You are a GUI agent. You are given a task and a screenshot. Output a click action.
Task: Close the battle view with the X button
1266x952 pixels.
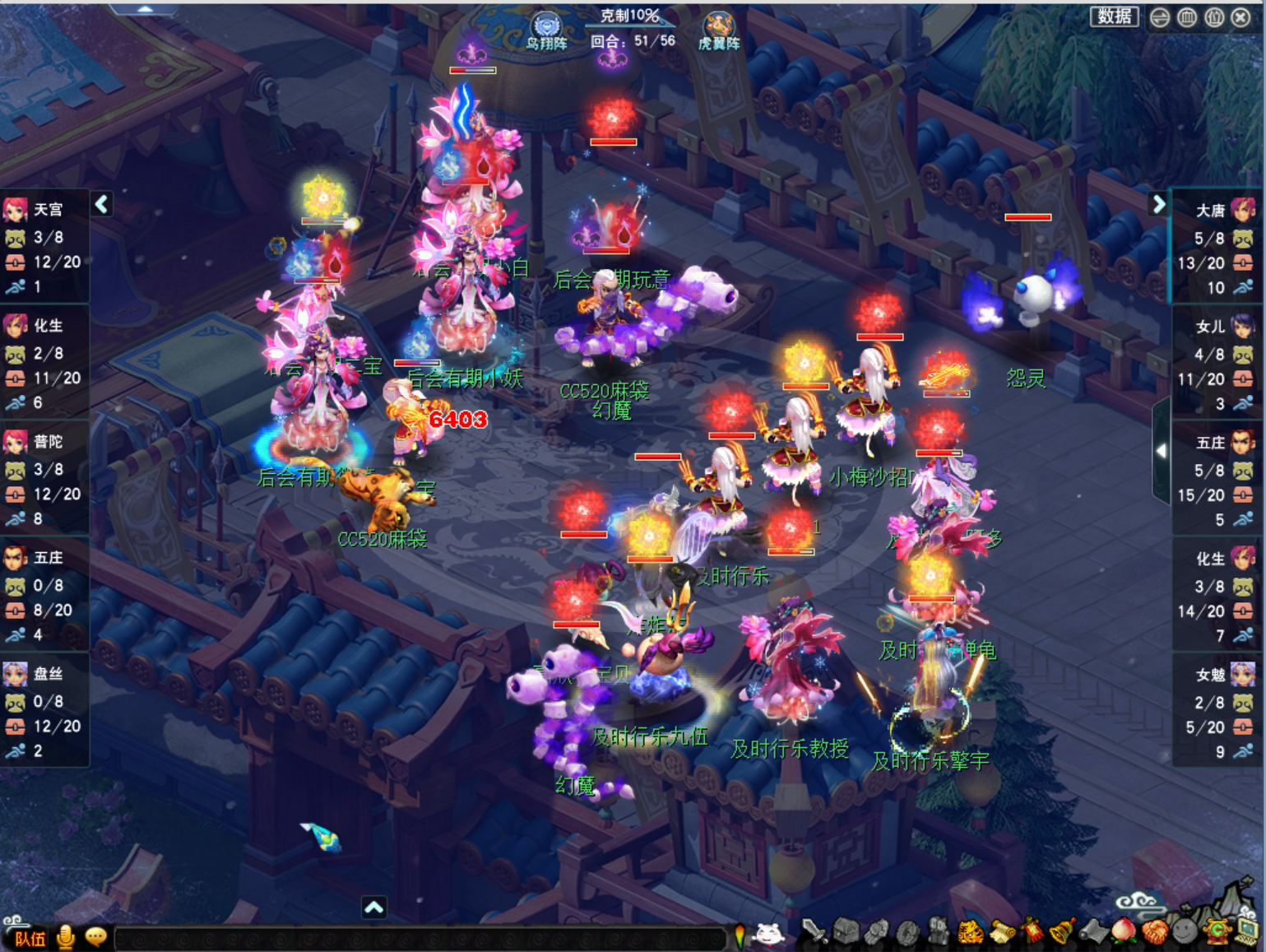click(x=1241, y=17)
